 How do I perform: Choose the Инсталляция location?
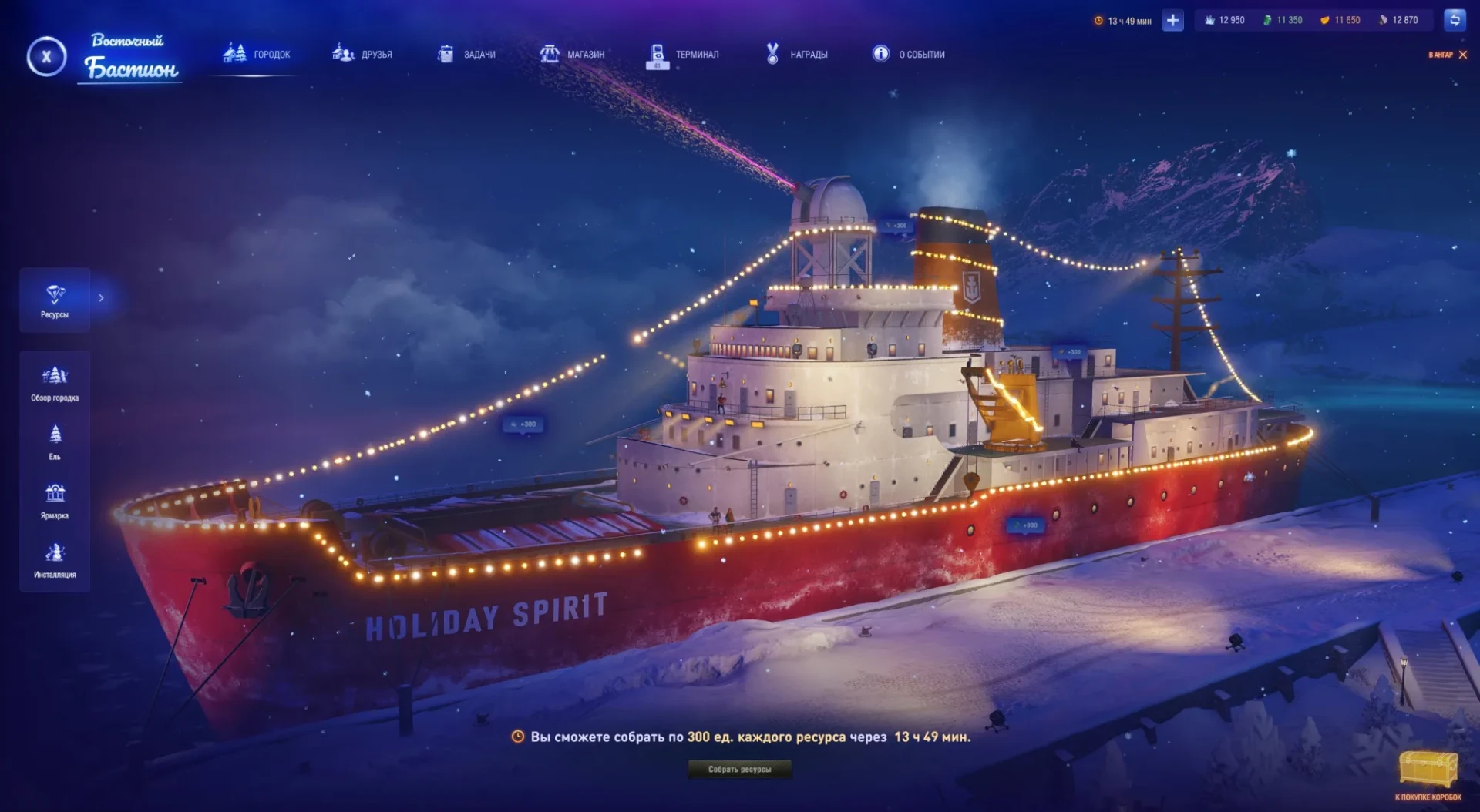click(x=55, y=560)
